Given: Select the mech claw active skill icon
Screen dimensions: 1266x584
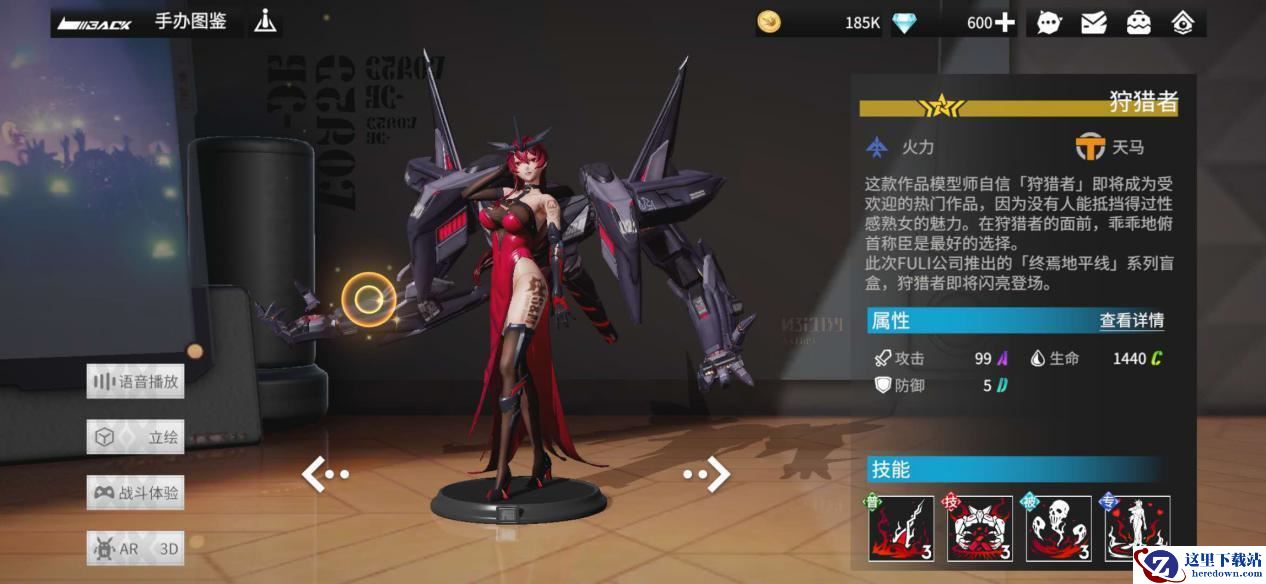Looking at the screenshot, I should (x=980, y=528).
